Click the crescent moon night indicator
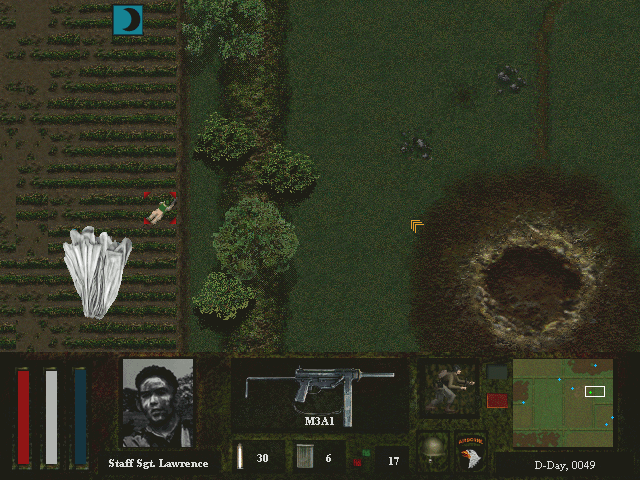Image resolution: width=640 pixels, height=480 pixels. click(128, 19)
